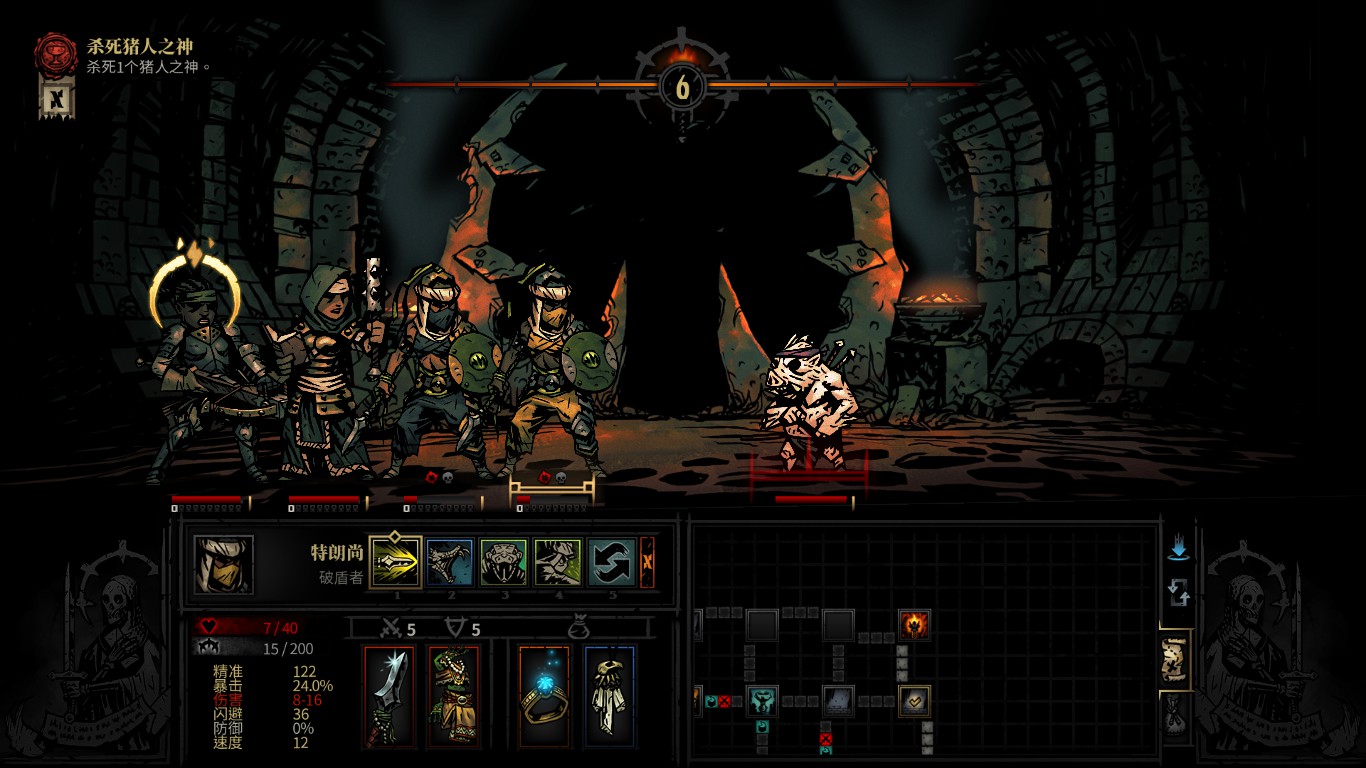Activate the fourth skill with green background
This screenshot has width=1366, height=768.
557,562
